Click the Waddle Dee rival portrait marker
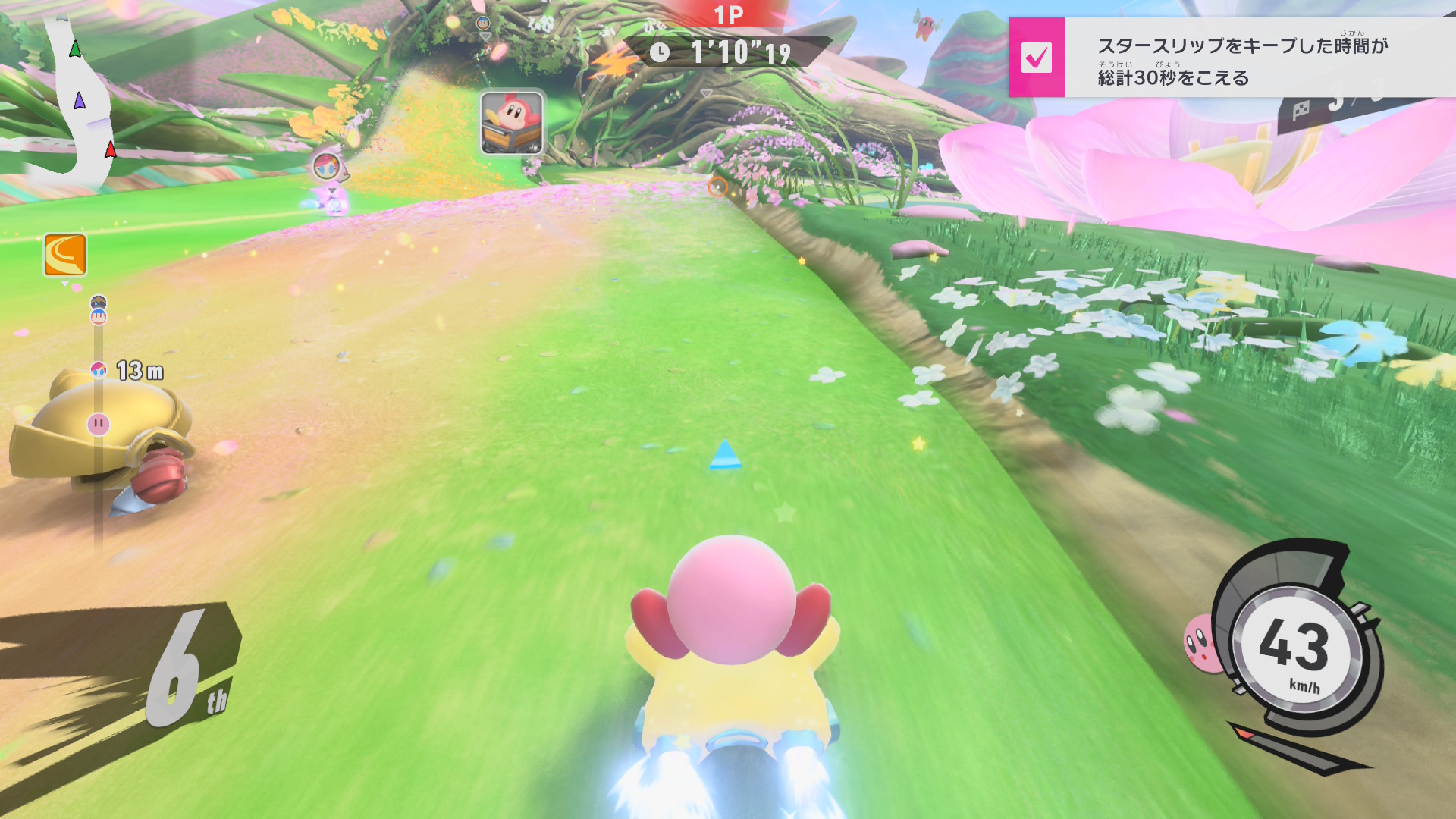This screenshot has width=1456, height=819. point(512,122)
